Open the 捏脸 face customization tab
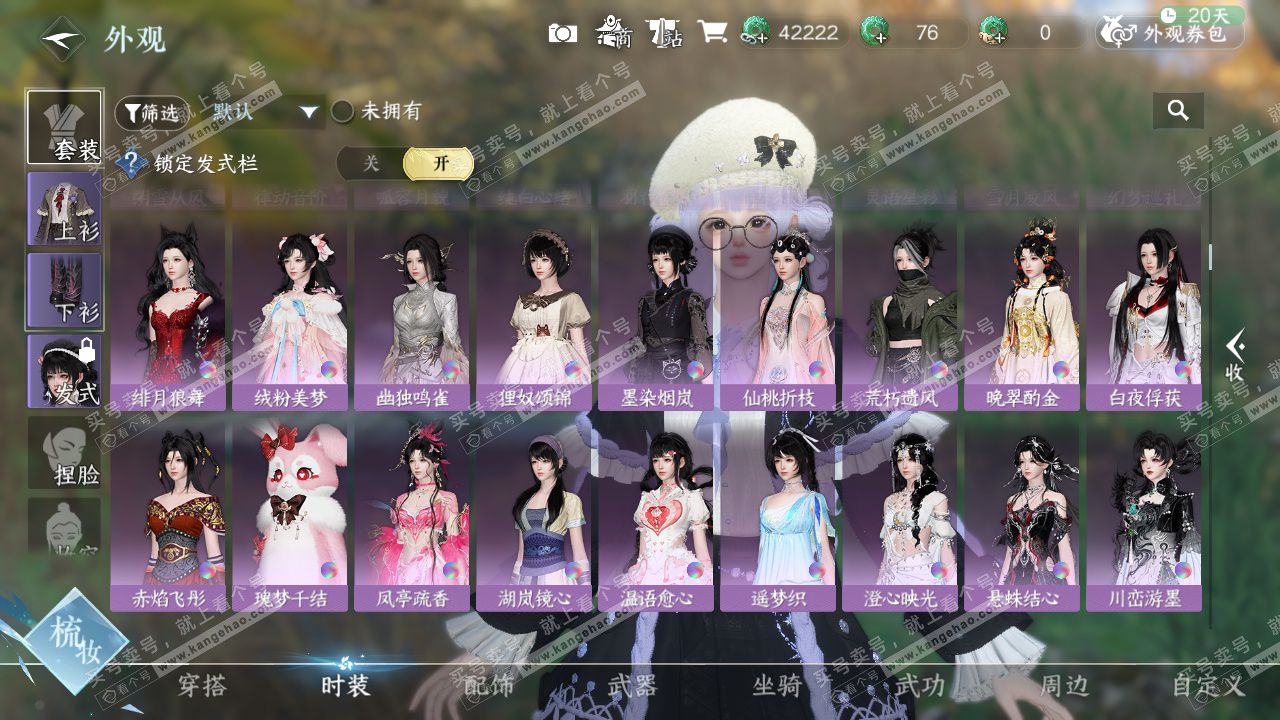This screenshot has width=1280, height=720. tap(65, 453)
